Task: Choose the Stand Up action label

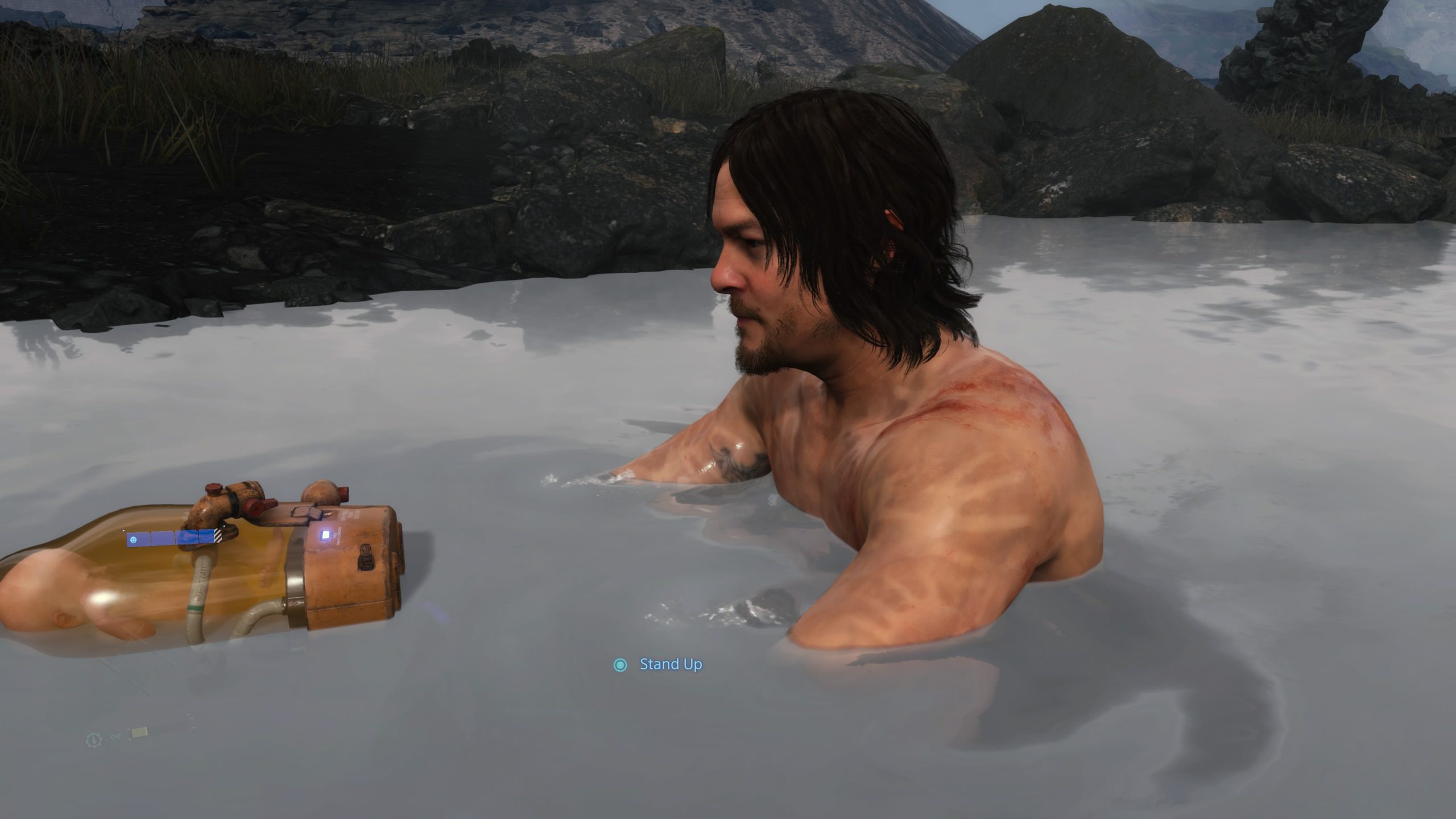Action: pos(671,664)
